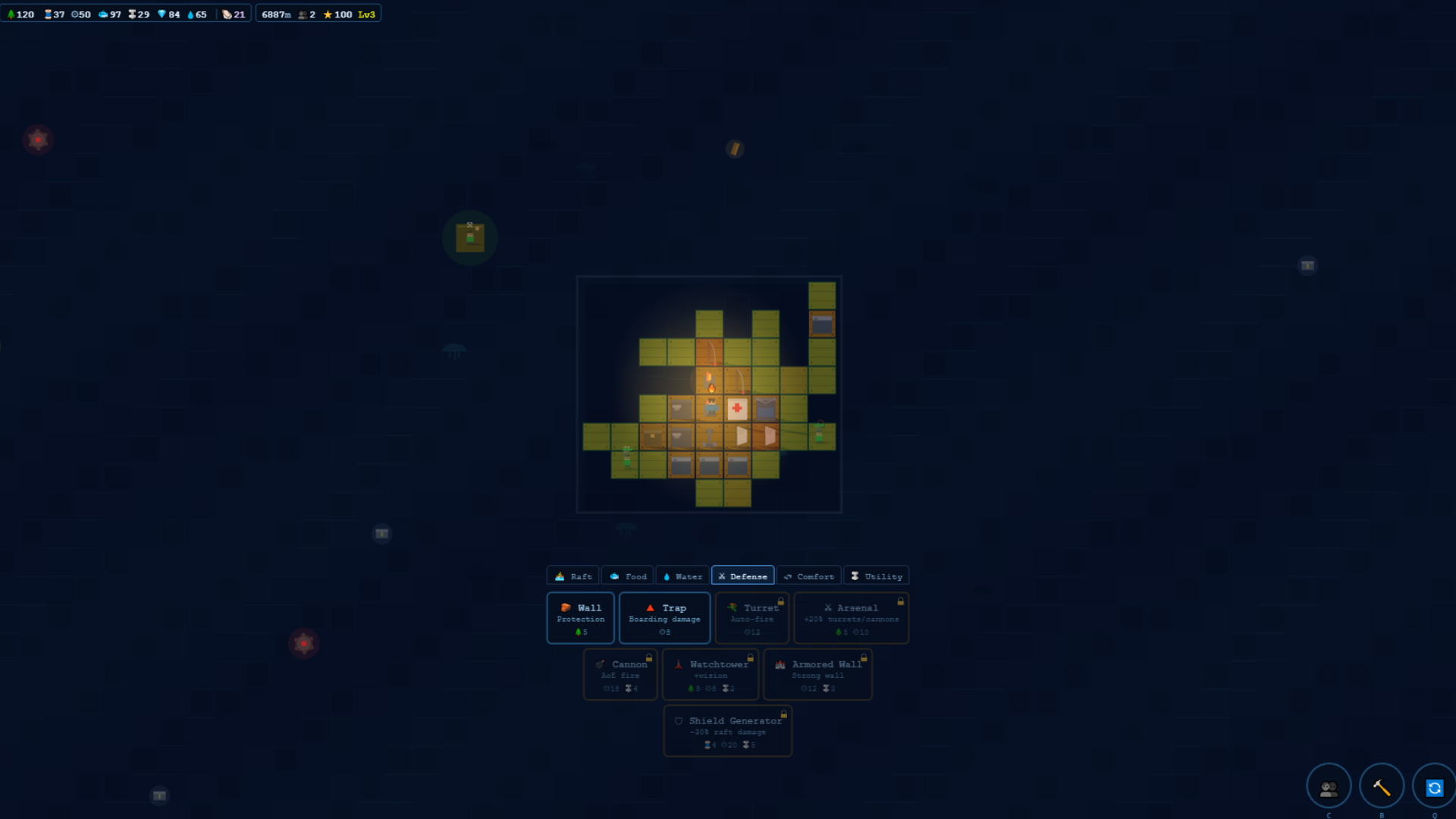Select the Wall Protection build option
The width and height of the screenshot is (1456, 819).
pyautogui.click(x=579, y=618)
